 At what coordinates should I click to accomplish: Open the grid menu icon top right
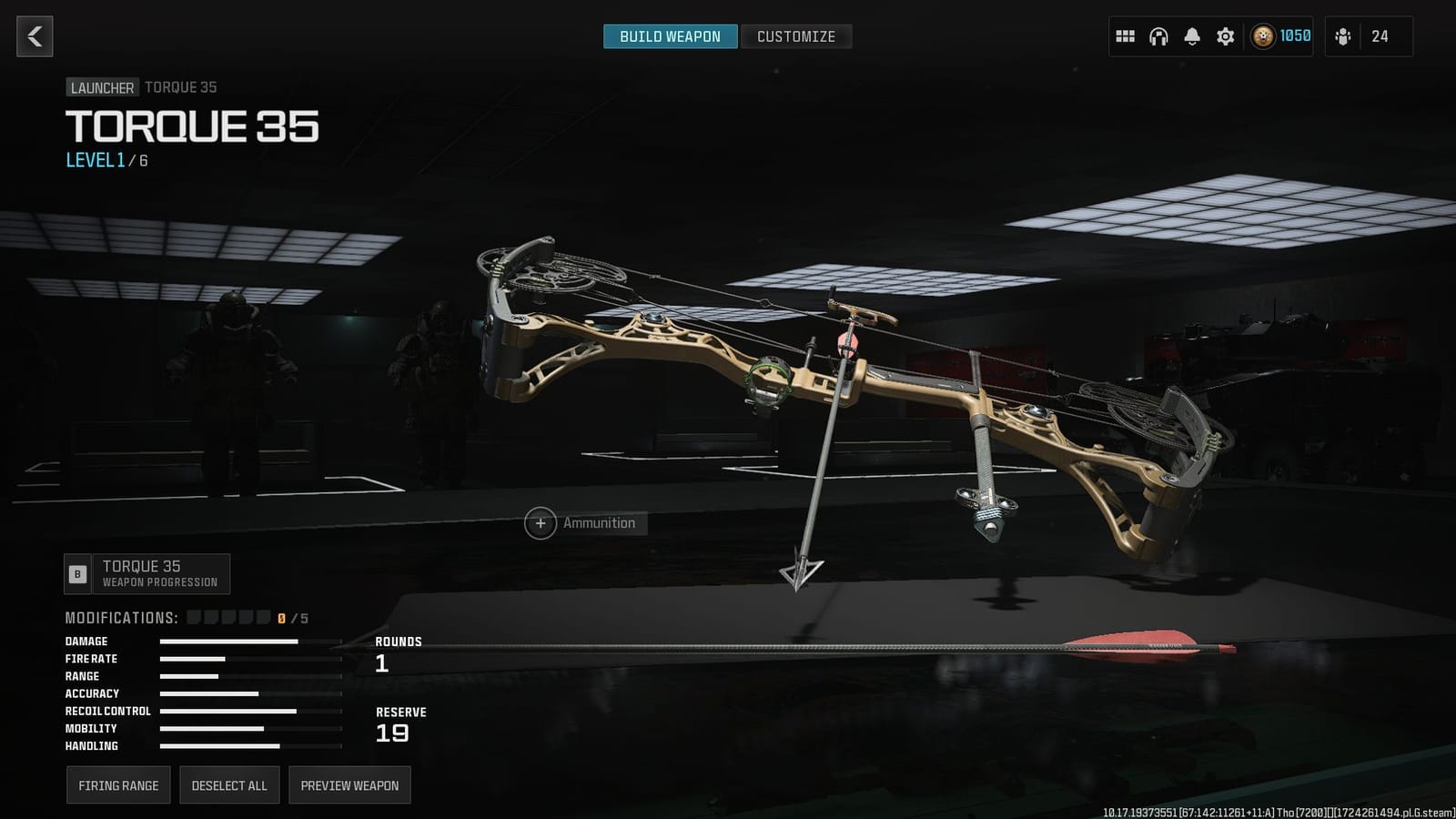click(x=1125, y=36)
